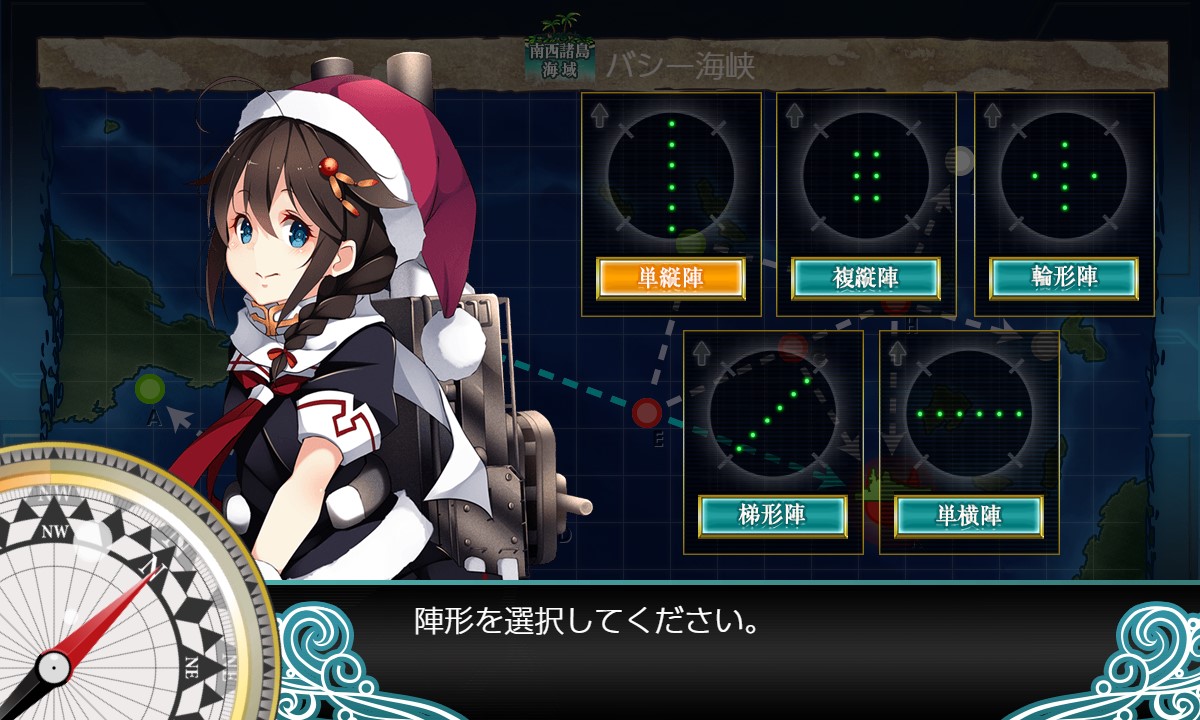This screenshot has height=720, width=1200.
Task: Select the 単縦陣 line ahead formation button
Action: (x=670, y=278)
